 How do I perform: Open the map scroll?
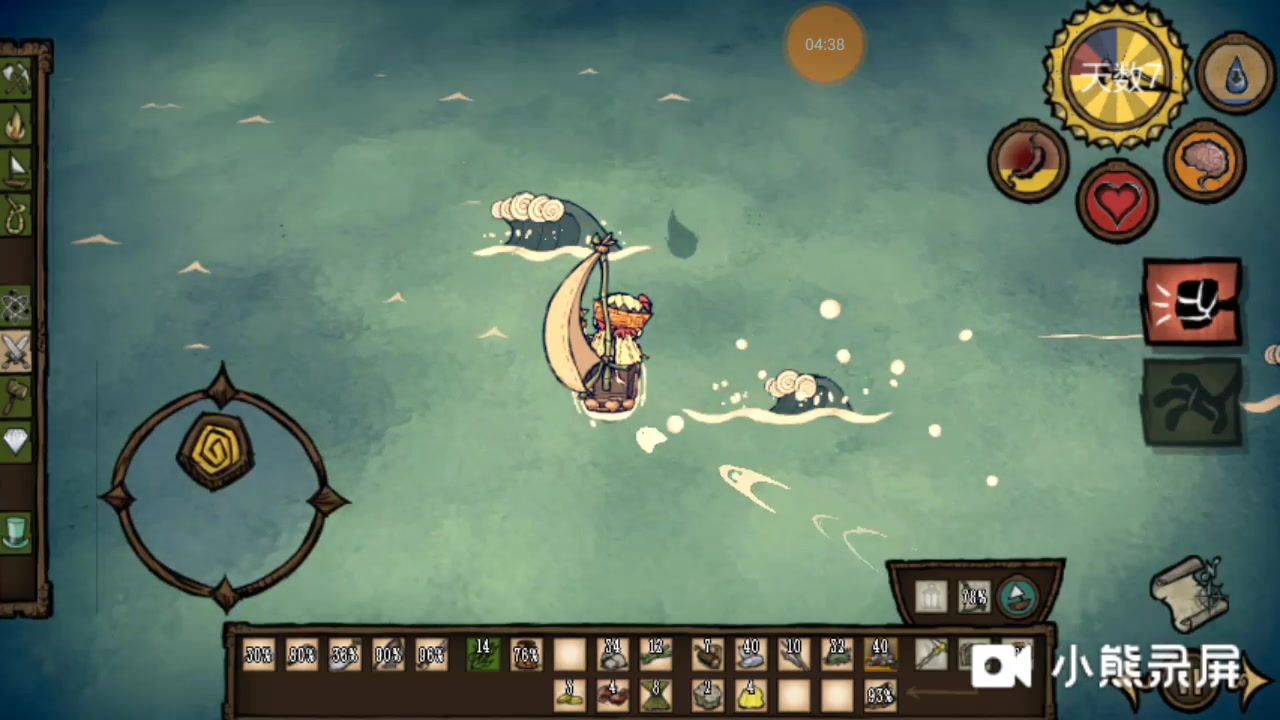coord(1188,593)
